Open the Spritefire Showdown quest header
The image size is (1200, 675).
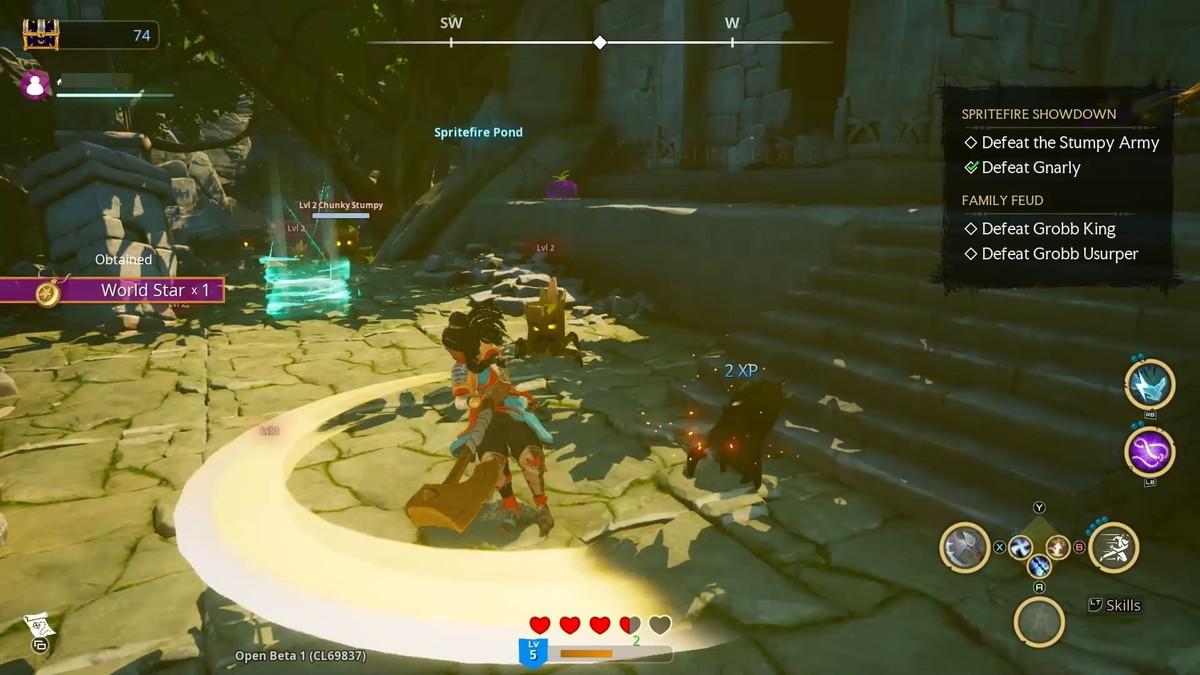(x=1038, y=114)
